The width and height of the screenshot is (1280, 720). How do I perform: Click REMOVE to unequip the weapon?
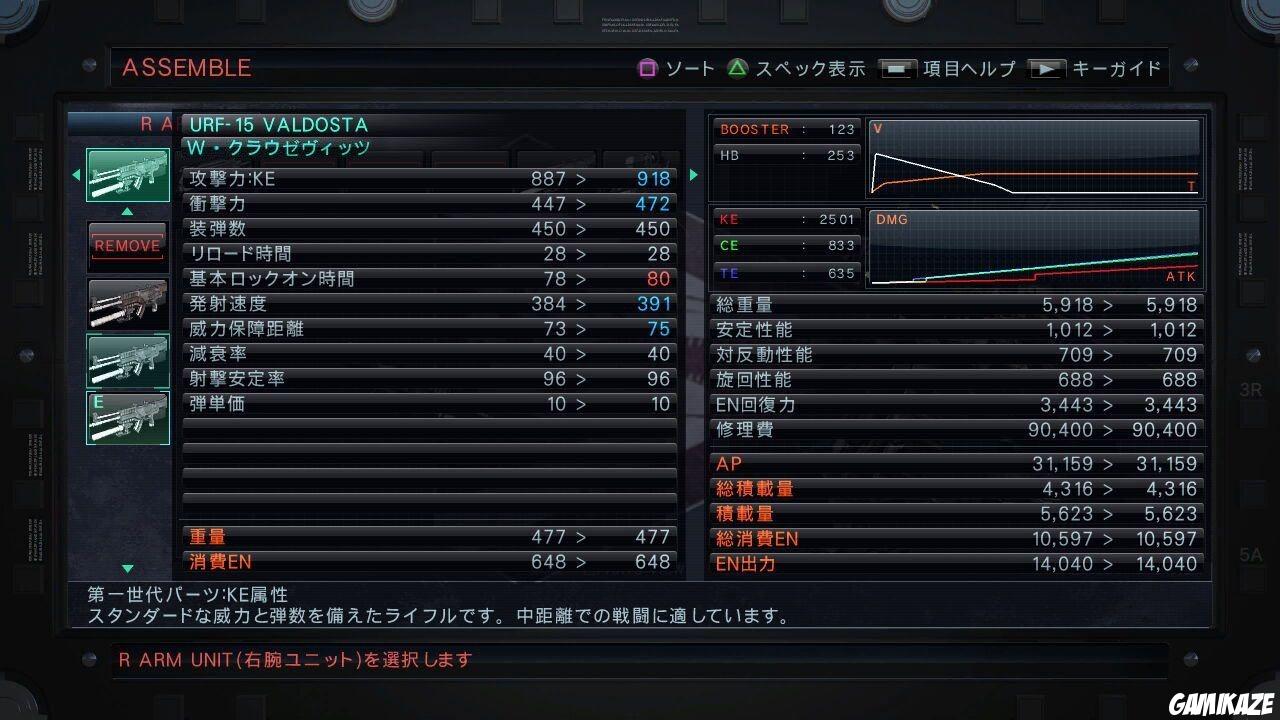click(x=127, y=244)
